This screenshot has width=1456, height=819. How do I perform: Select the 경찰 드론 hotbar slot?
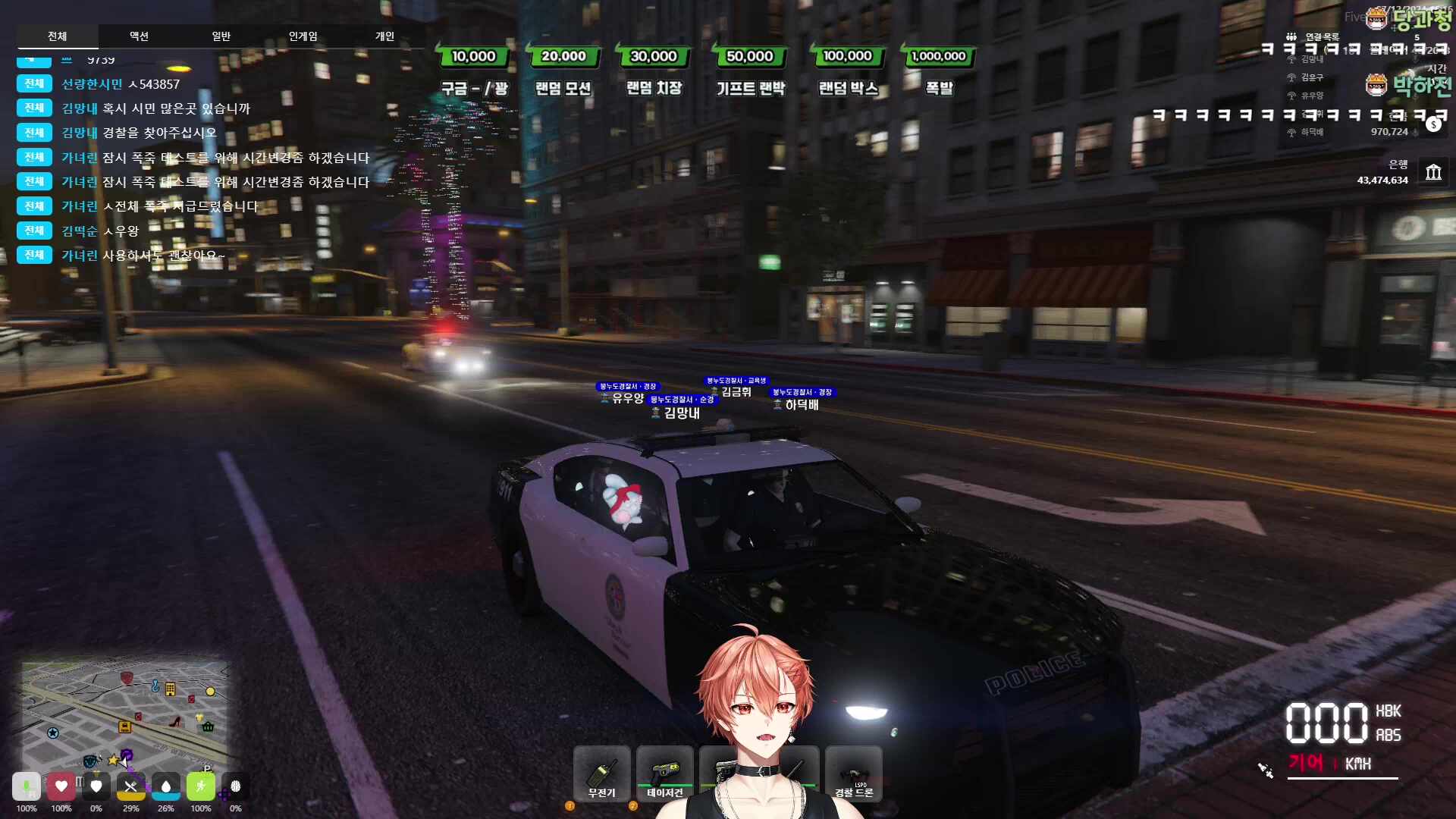[x=853, y=773]
